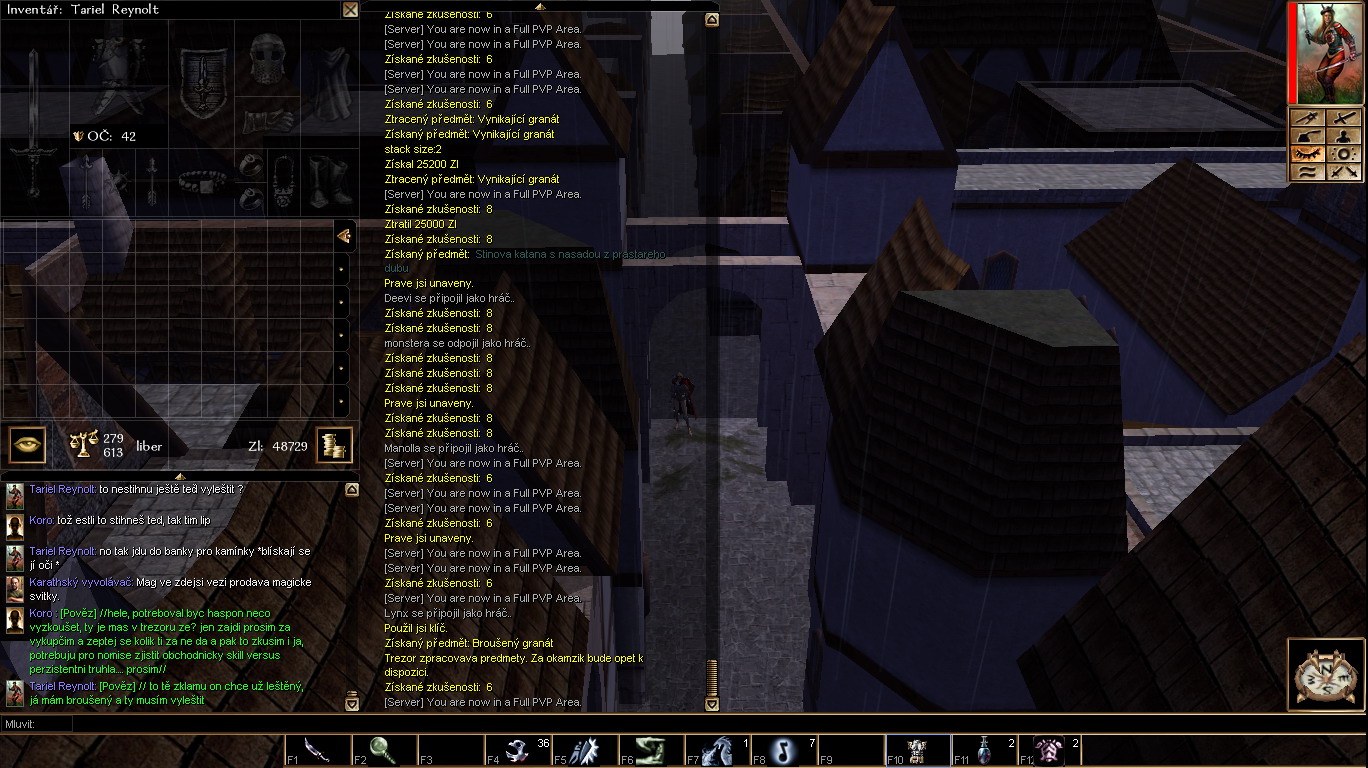Use the F1 curved dagger quickslot

tap(318, 750)
